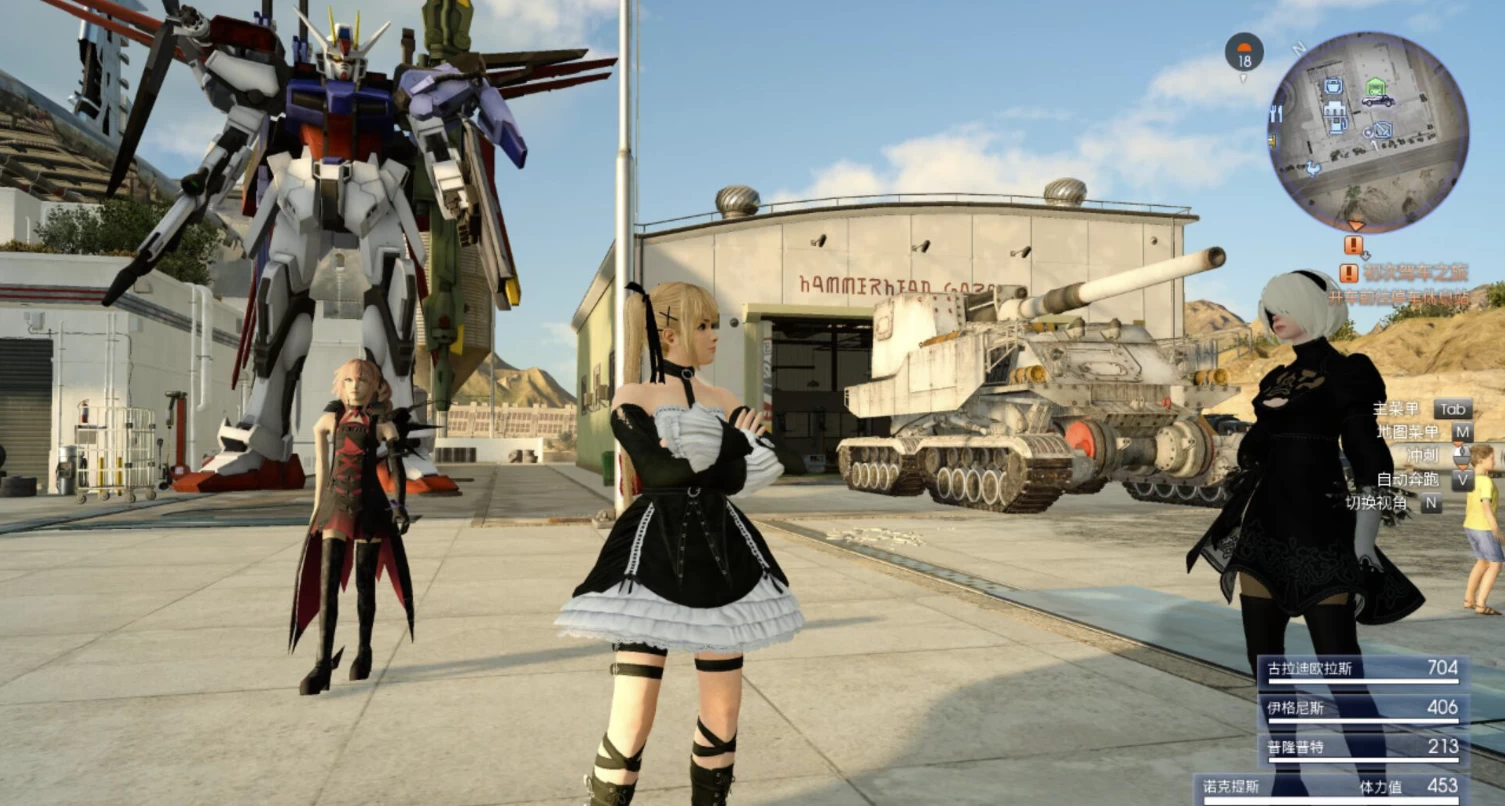Screen dimensions: 1505x806
Task: Select the shopping bag marker on the minimap
Action: pyautogui.click(x=1333, y=87)
